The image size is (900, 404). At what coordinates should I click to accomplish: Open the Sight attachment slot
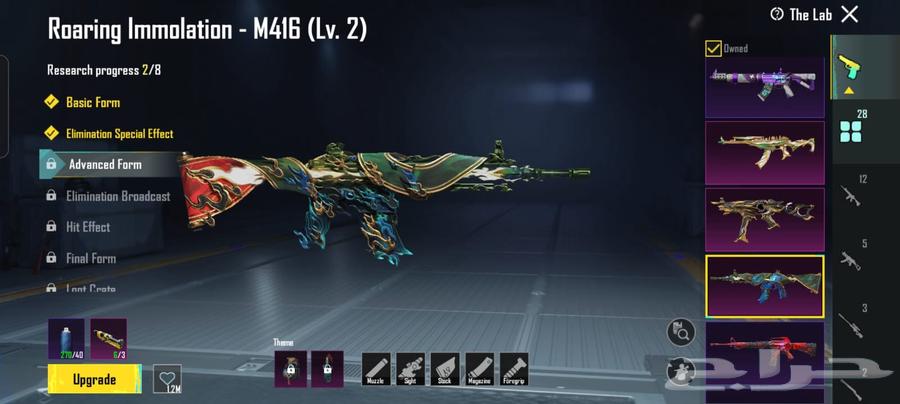coord(411,368)
